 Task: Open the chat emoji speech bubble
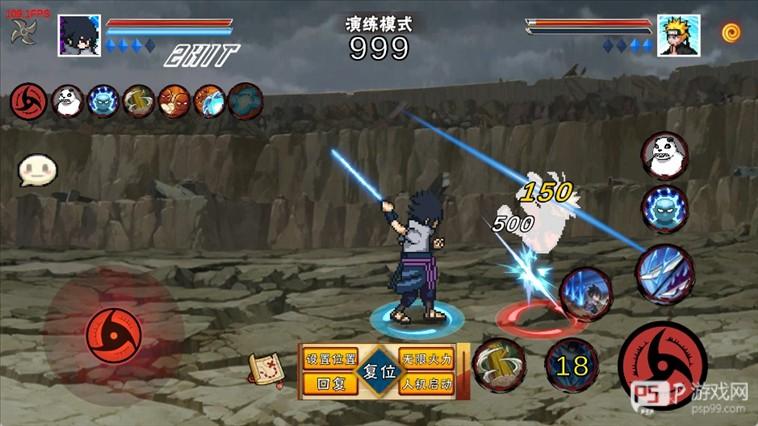pos(37,170)
